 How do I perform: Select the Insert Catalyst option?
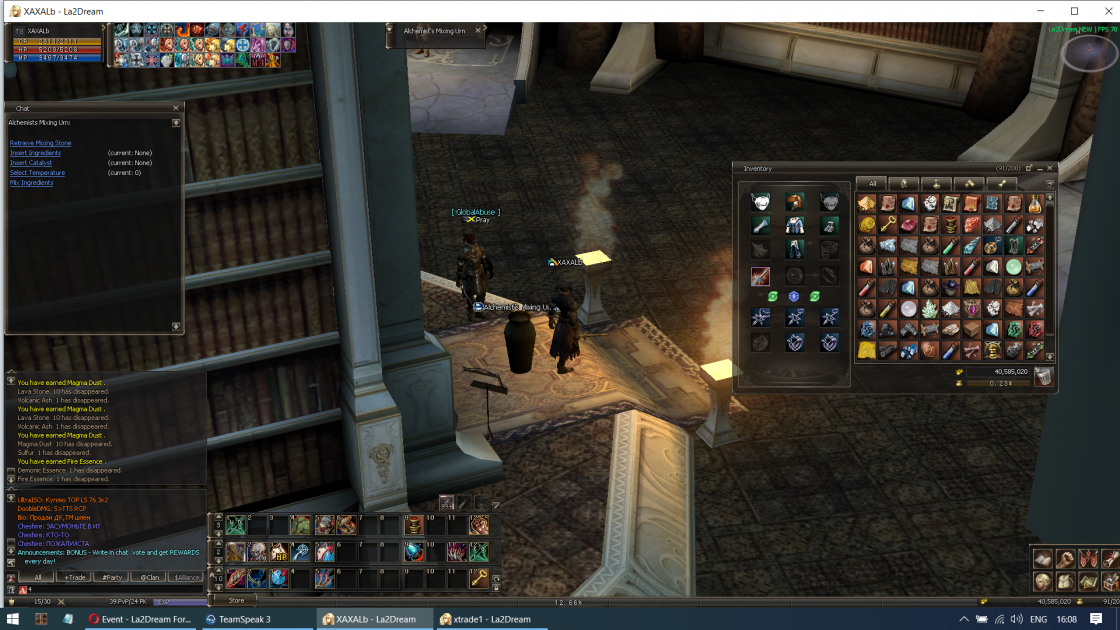pos(31,163)
